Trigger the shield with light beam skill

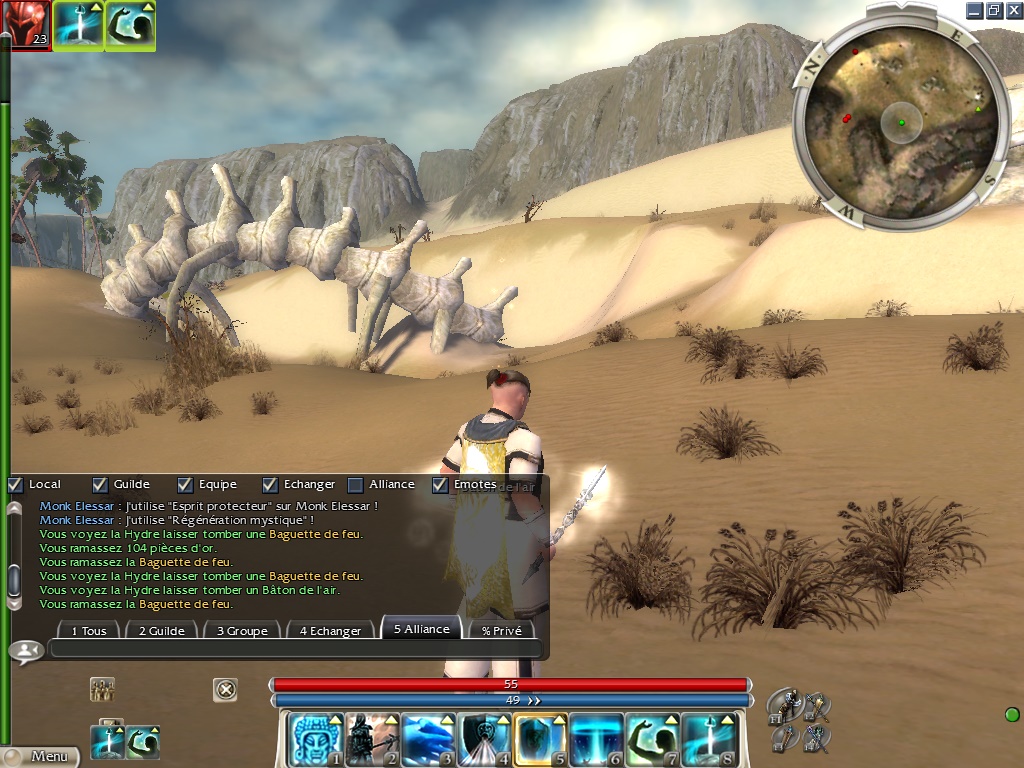point(484,739)
